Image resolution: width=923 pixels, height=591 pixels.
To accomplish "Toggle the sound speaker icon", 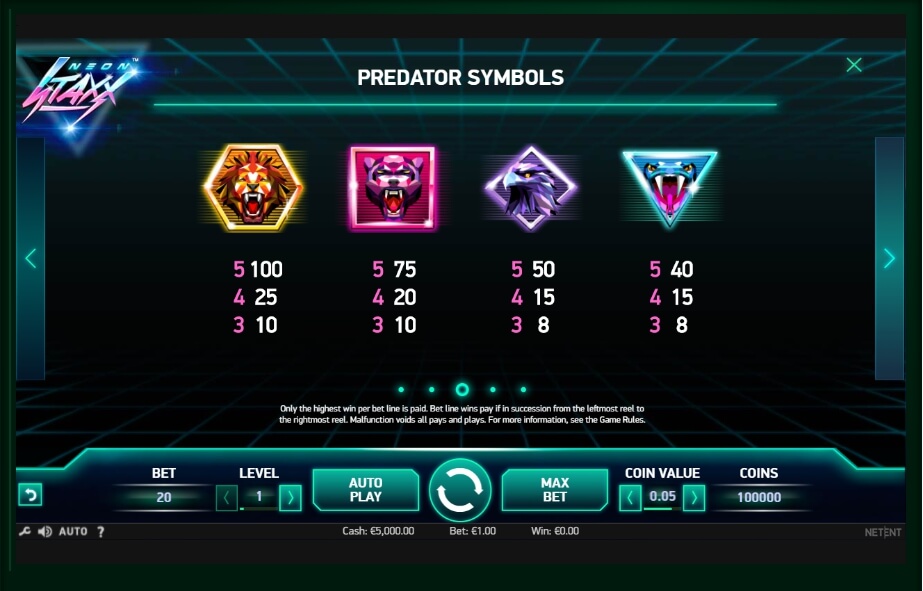I will (44, 531).
